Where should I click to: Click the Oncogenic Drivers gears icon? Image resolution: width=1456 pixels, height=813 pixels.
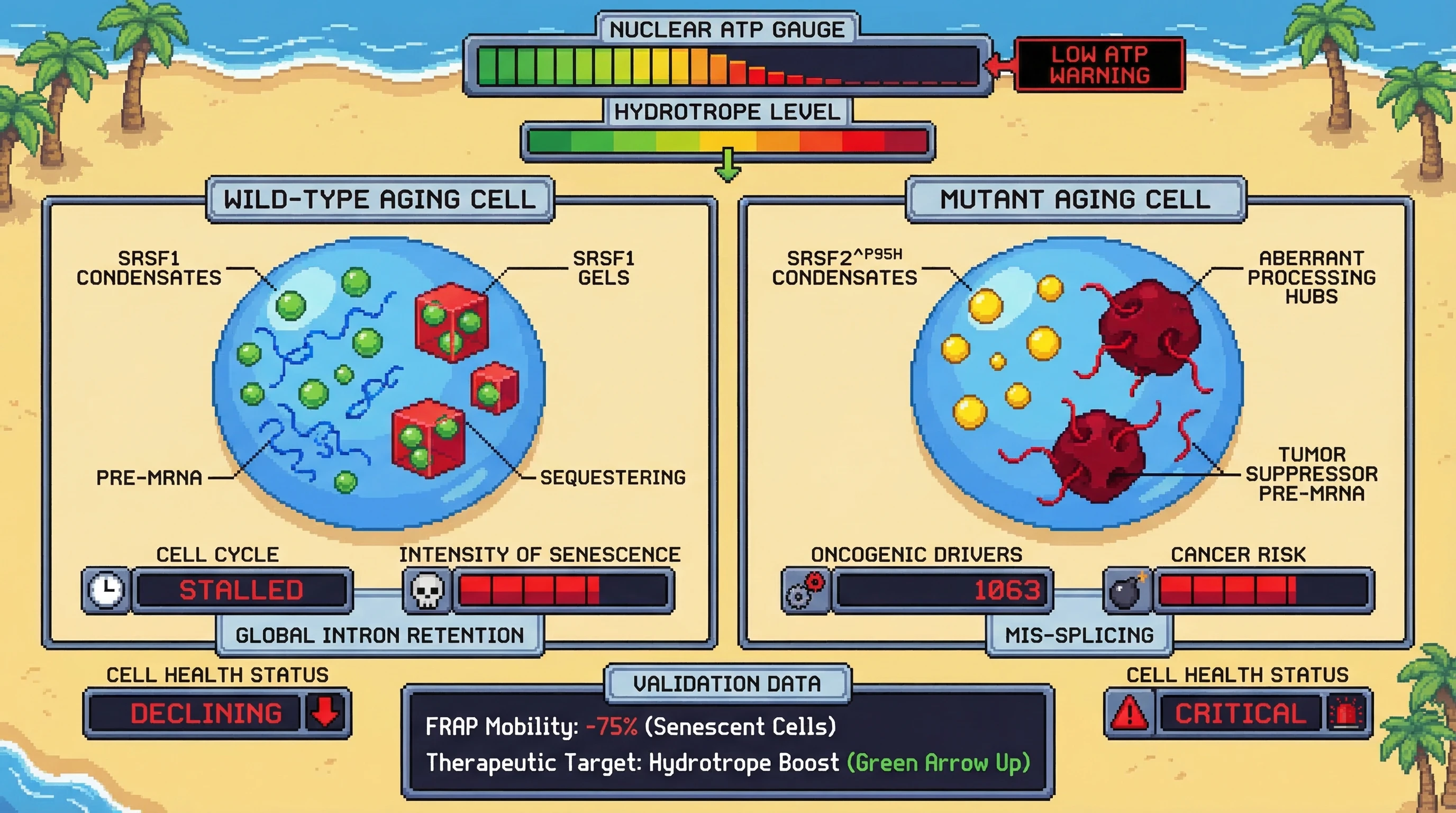point(806,591)
